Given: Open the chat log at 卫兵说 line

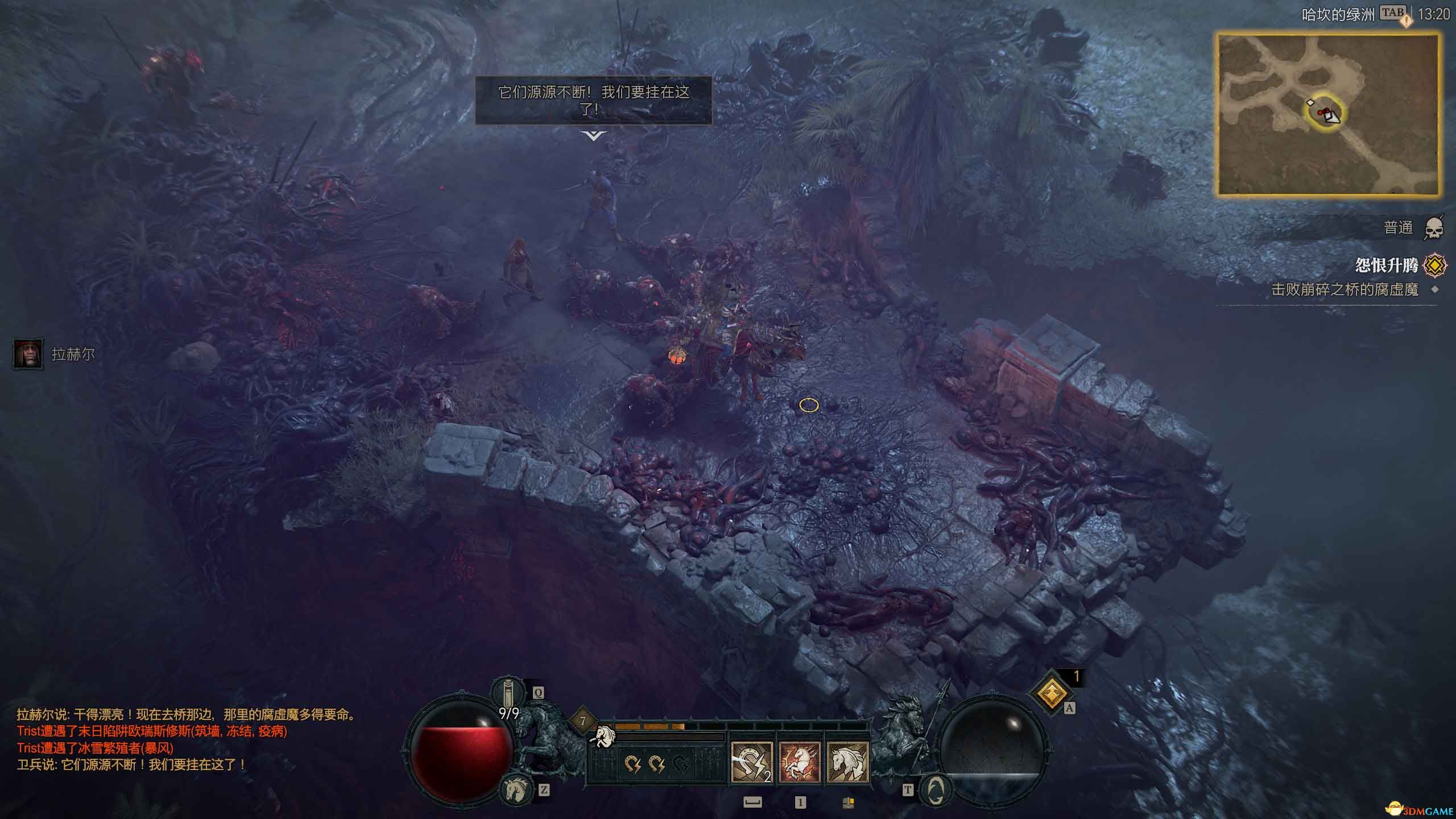Looking at the screenshot, I should tap(131, 764).
